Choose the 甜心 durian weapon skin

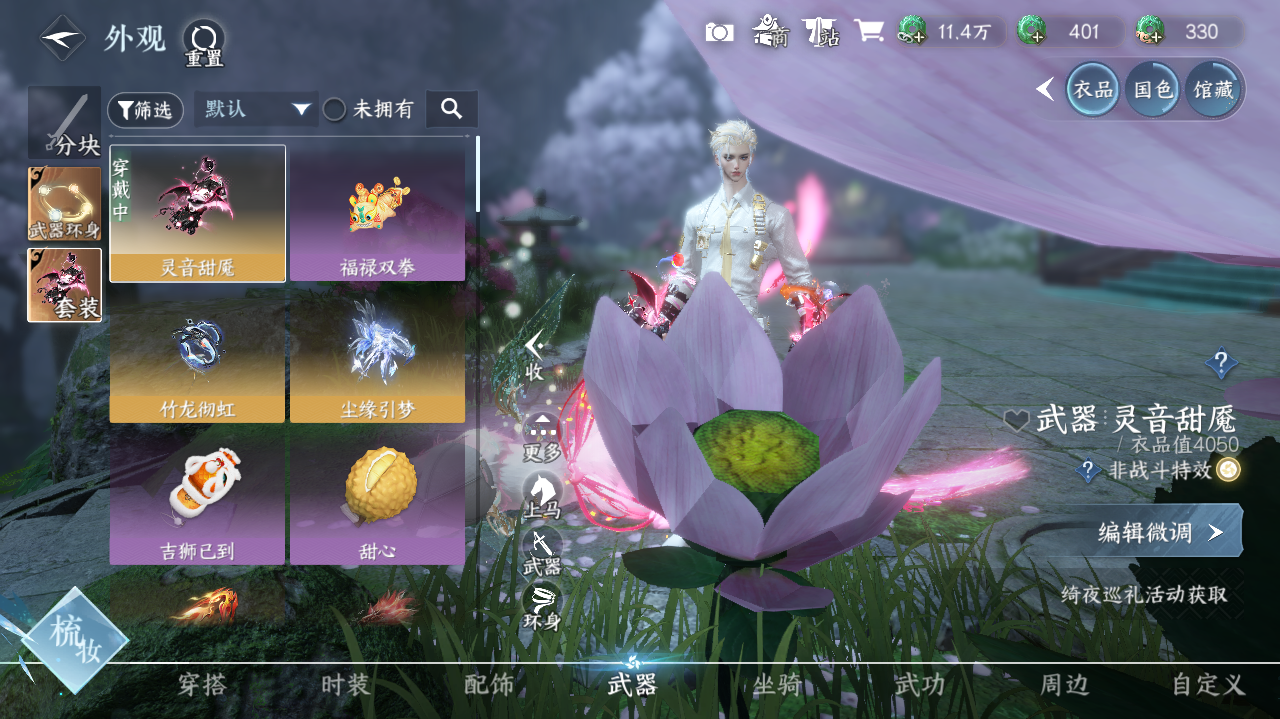(377, 497)
